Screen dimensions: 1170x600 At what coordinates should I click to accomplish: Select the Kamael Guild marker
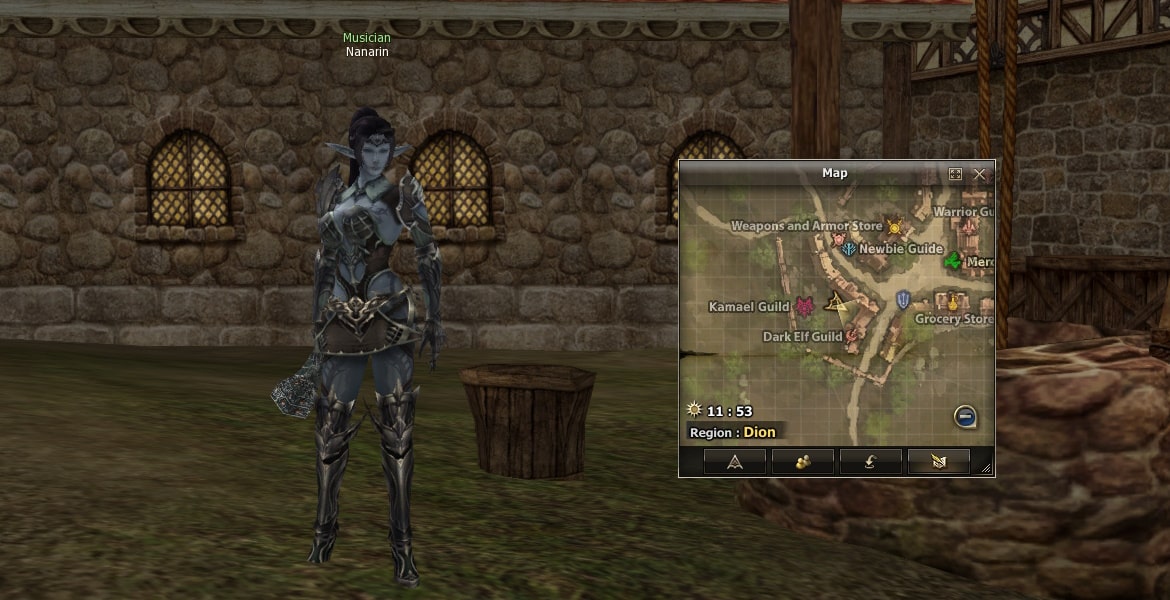point(805,306)
